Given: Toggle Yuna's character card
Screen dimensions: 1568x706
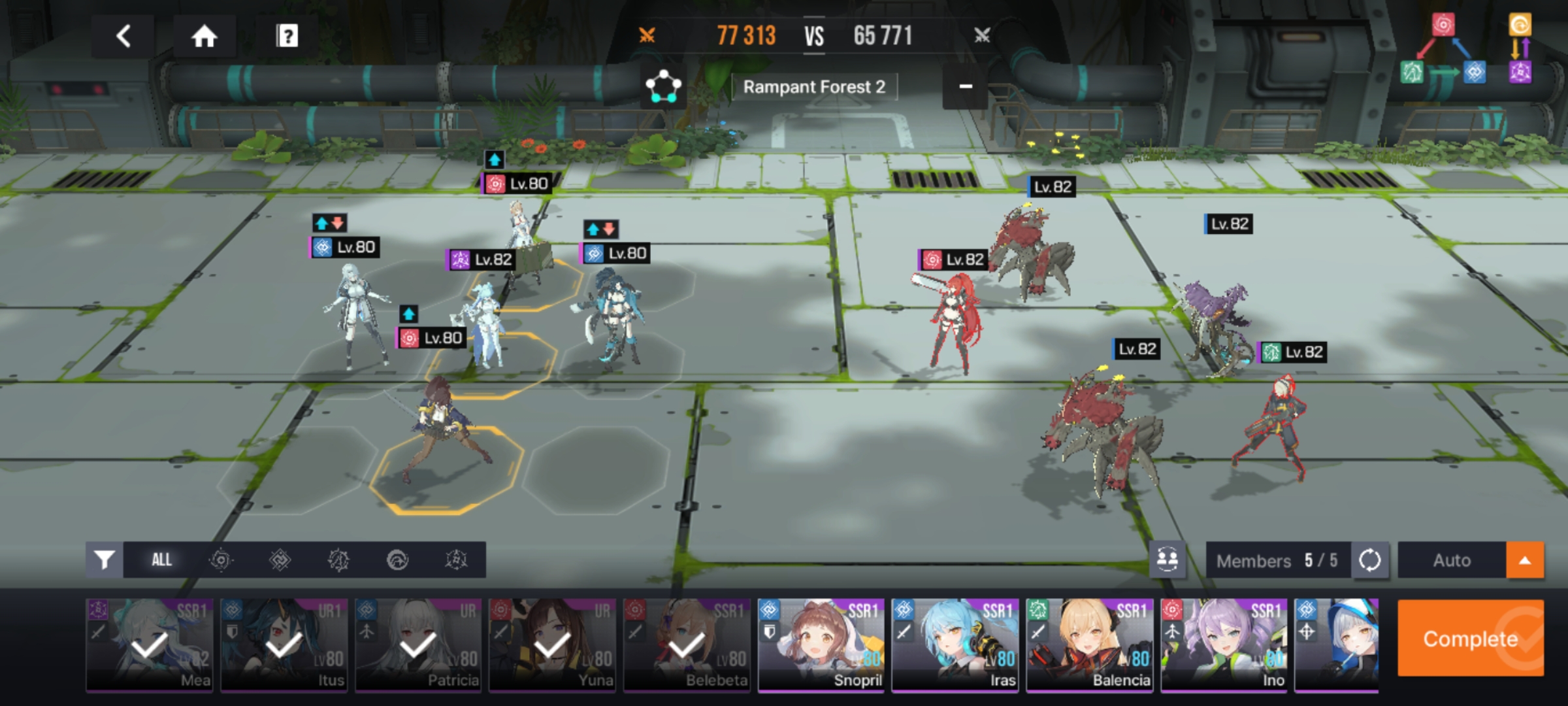Looking at the screenshot, I should pyautogui.click(x=553, y=645).
